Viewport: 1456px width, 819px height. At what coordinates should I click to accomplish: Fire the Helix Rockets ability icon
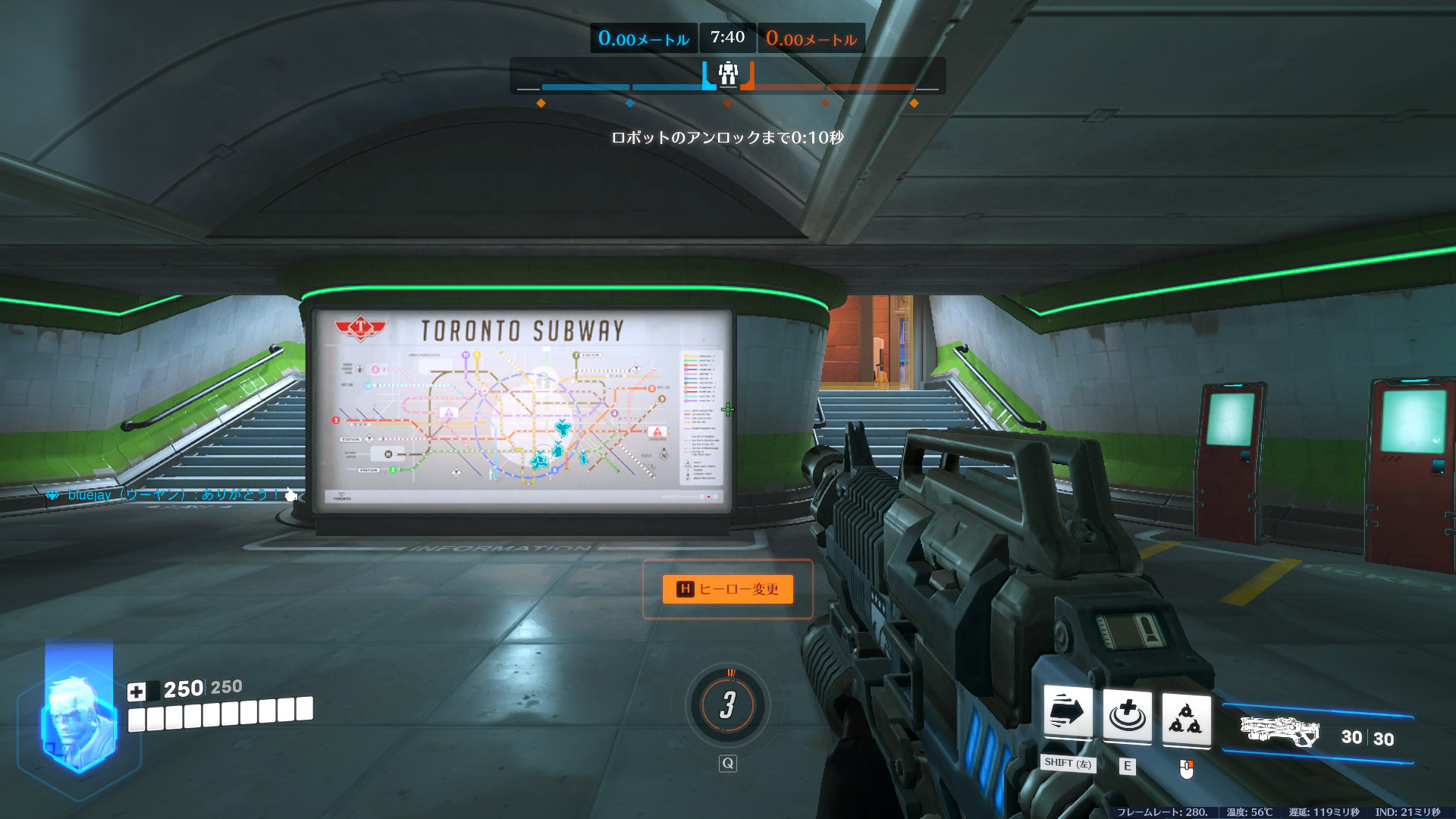point(1186,717)
